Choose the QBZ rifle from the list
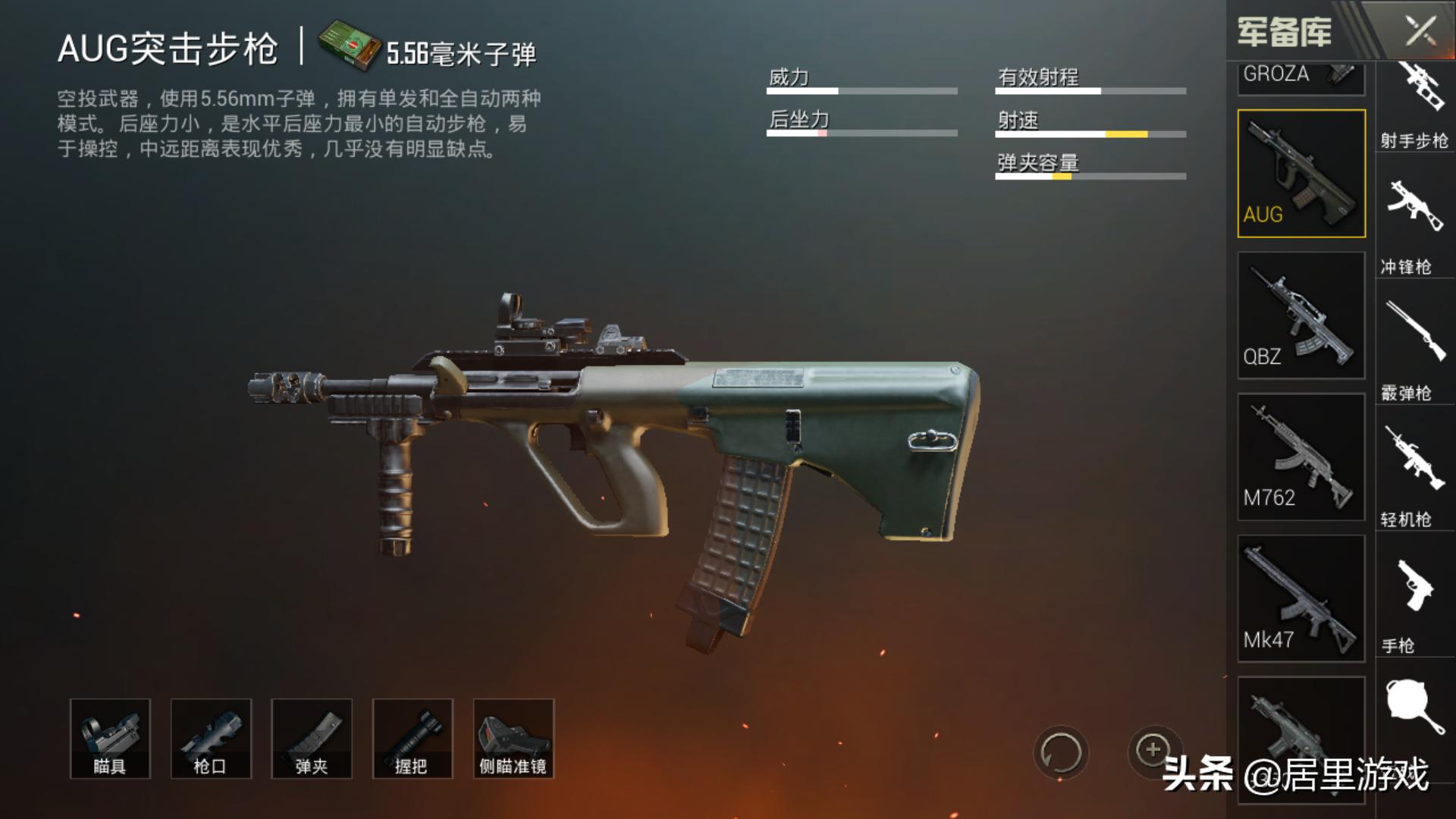 click(1301, 315)
